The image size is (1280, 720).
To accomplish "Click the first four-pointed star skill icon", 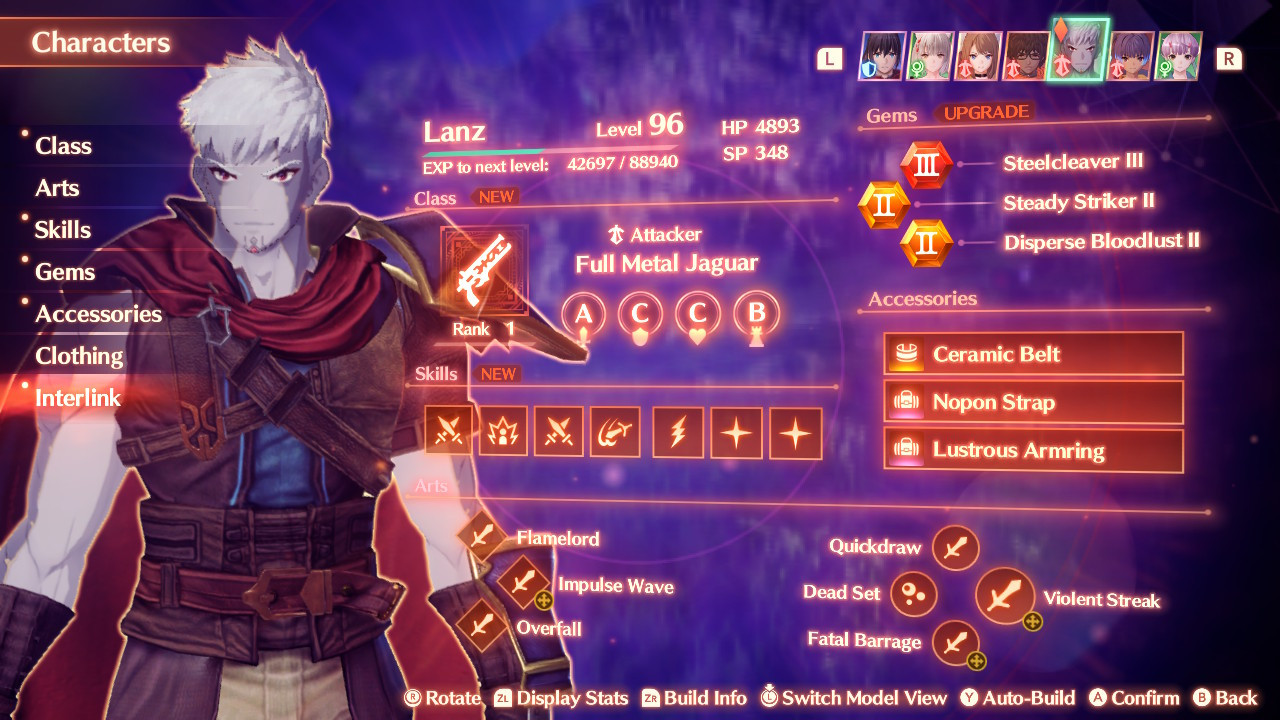I will (x=736, y=433).
